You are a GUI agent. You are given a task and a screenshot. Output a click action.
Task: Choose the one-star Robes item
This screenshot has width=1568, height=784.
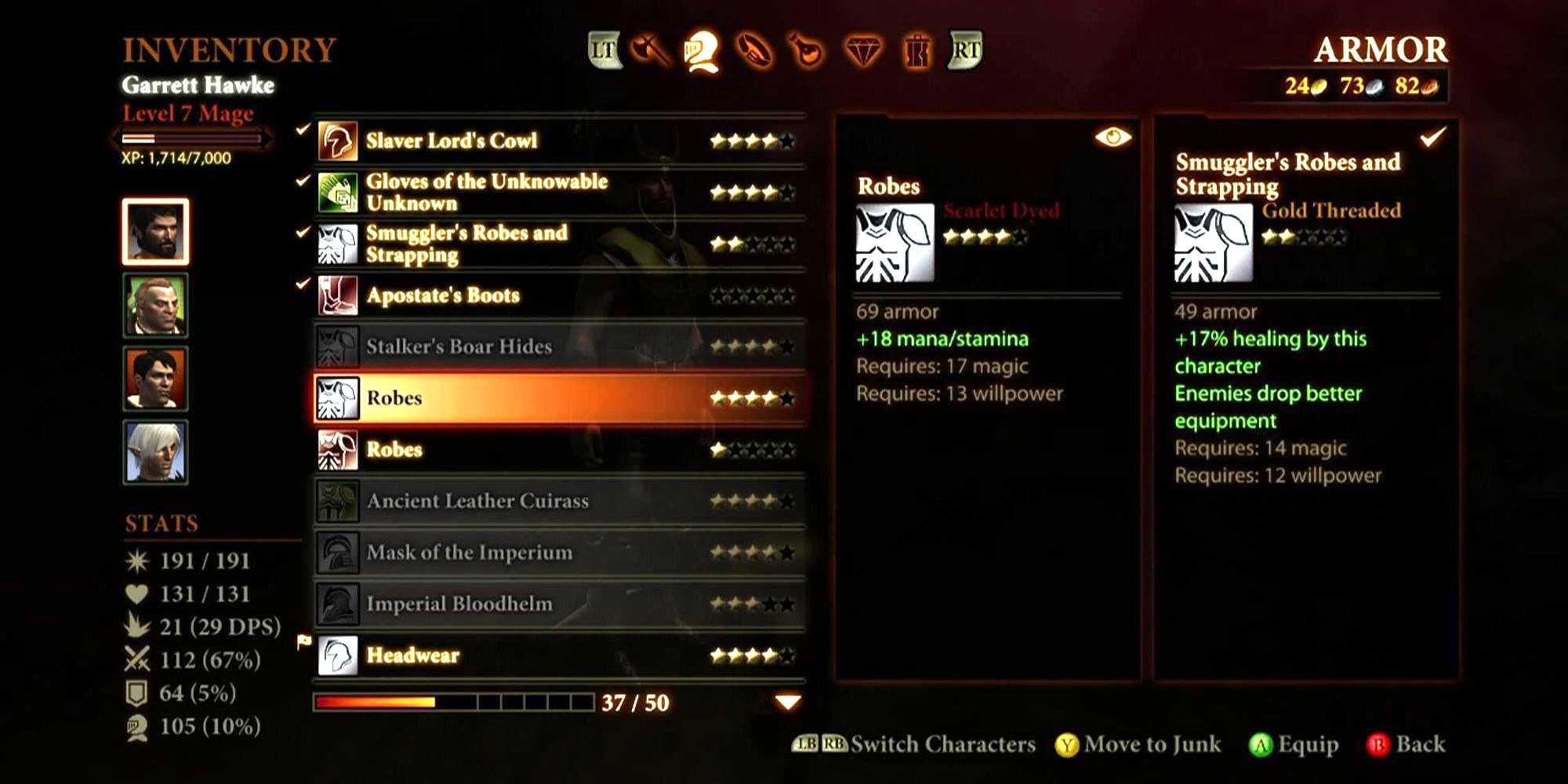point(560,449)
